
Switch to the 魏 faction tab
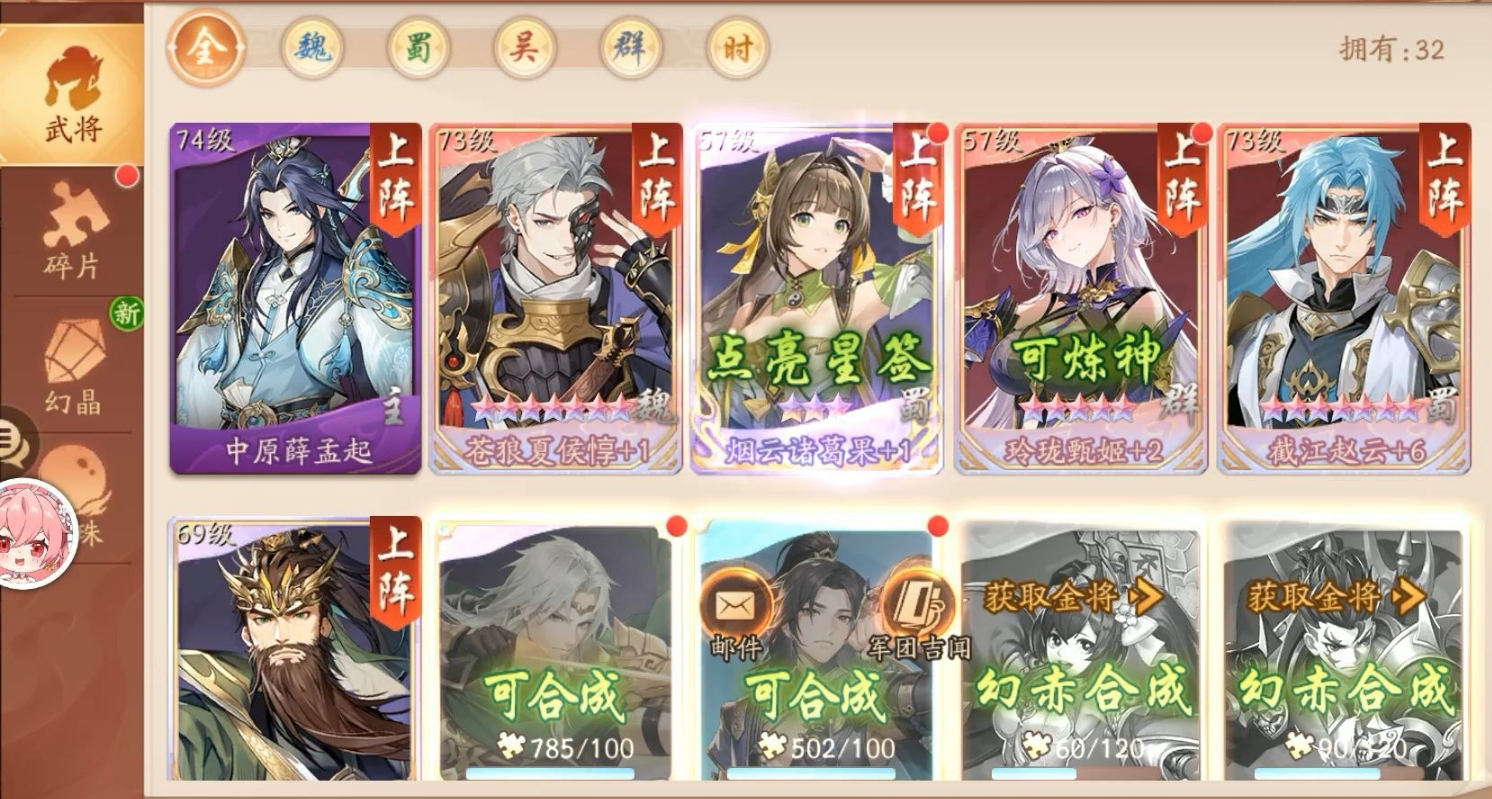(x=311, y=45)
